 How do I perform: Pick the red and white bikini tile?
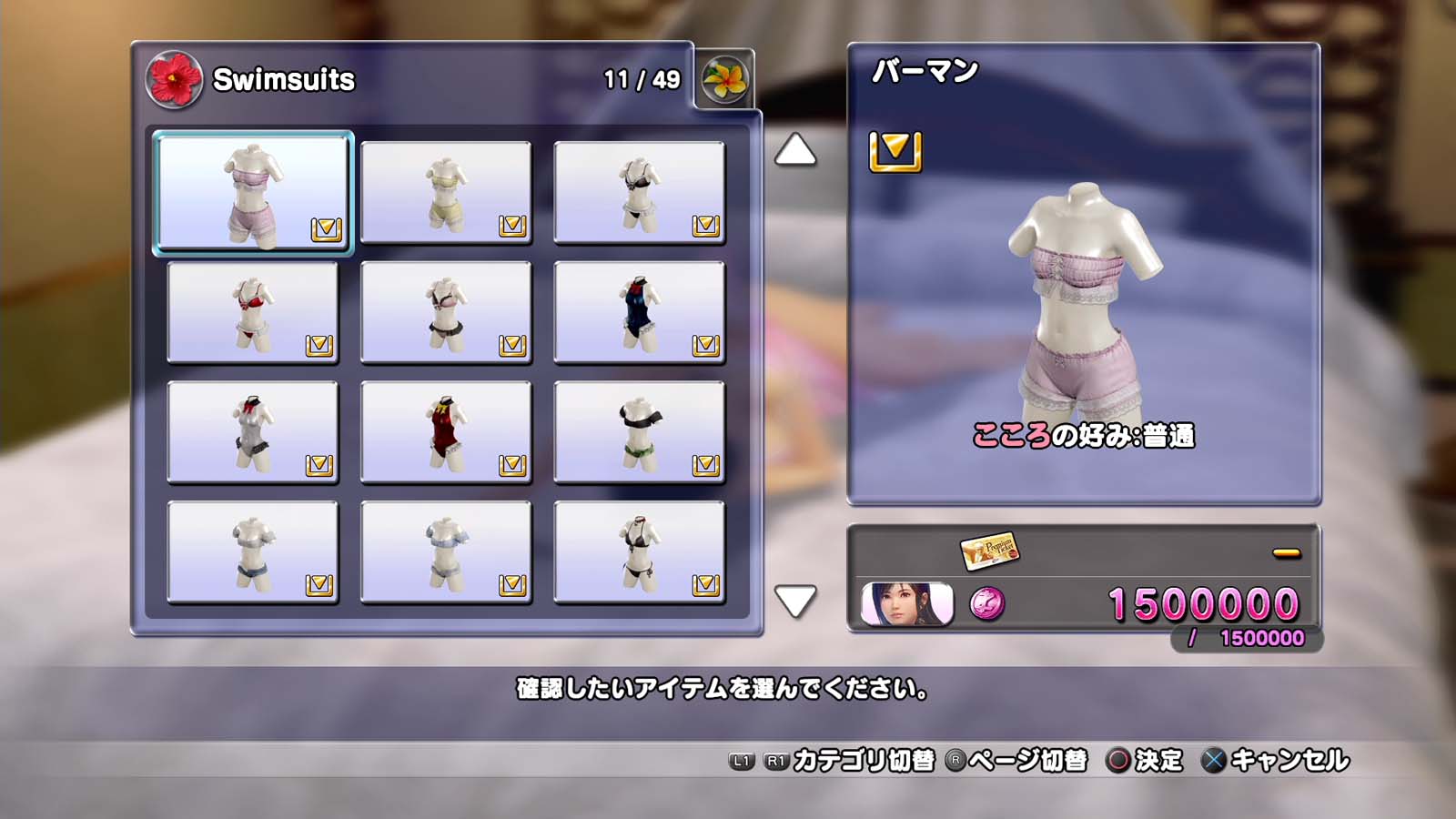[x=253, y=312]
